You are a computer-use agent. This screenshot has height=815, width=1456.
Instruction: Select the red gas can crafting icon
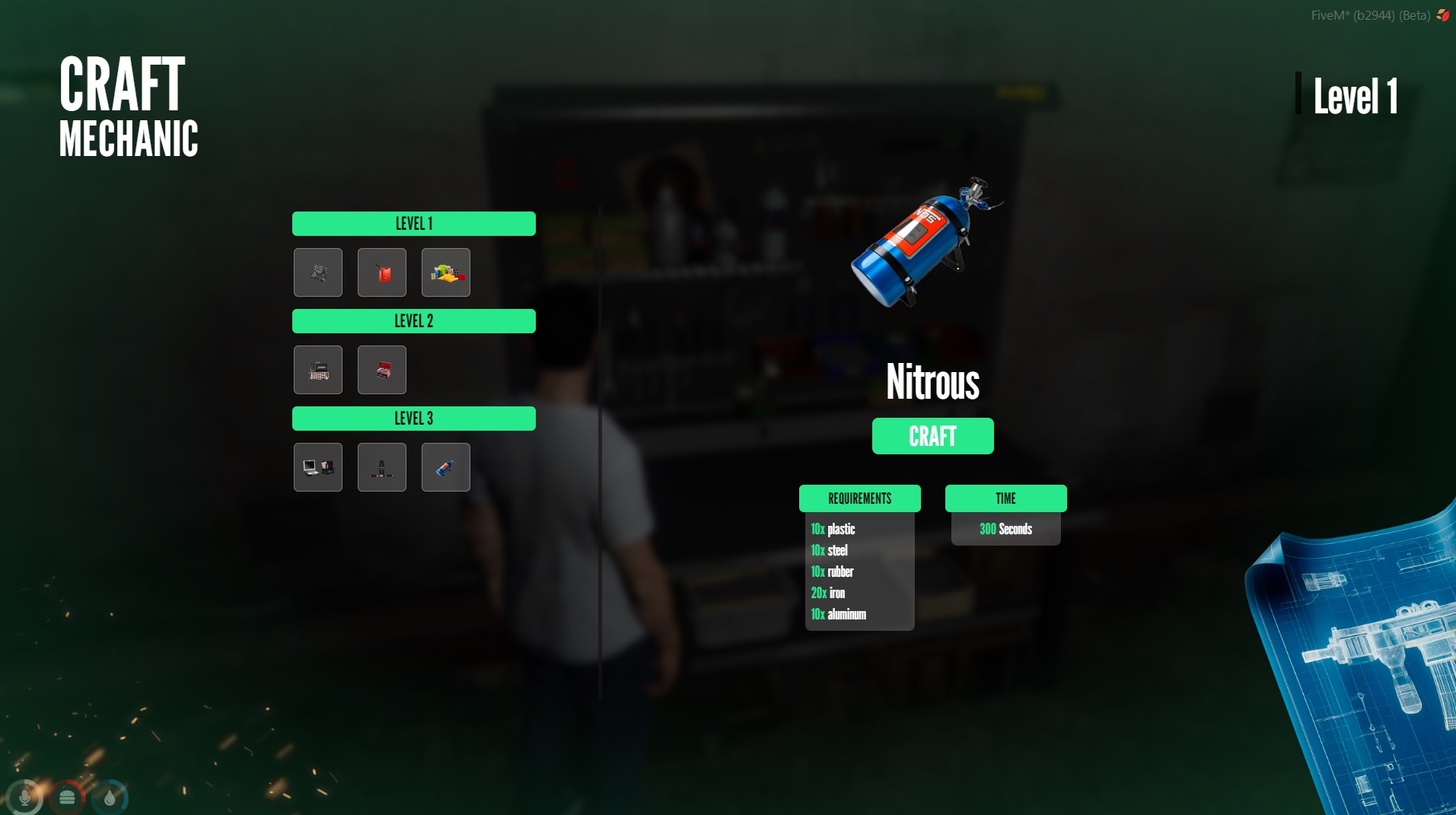tap(382, 272)
